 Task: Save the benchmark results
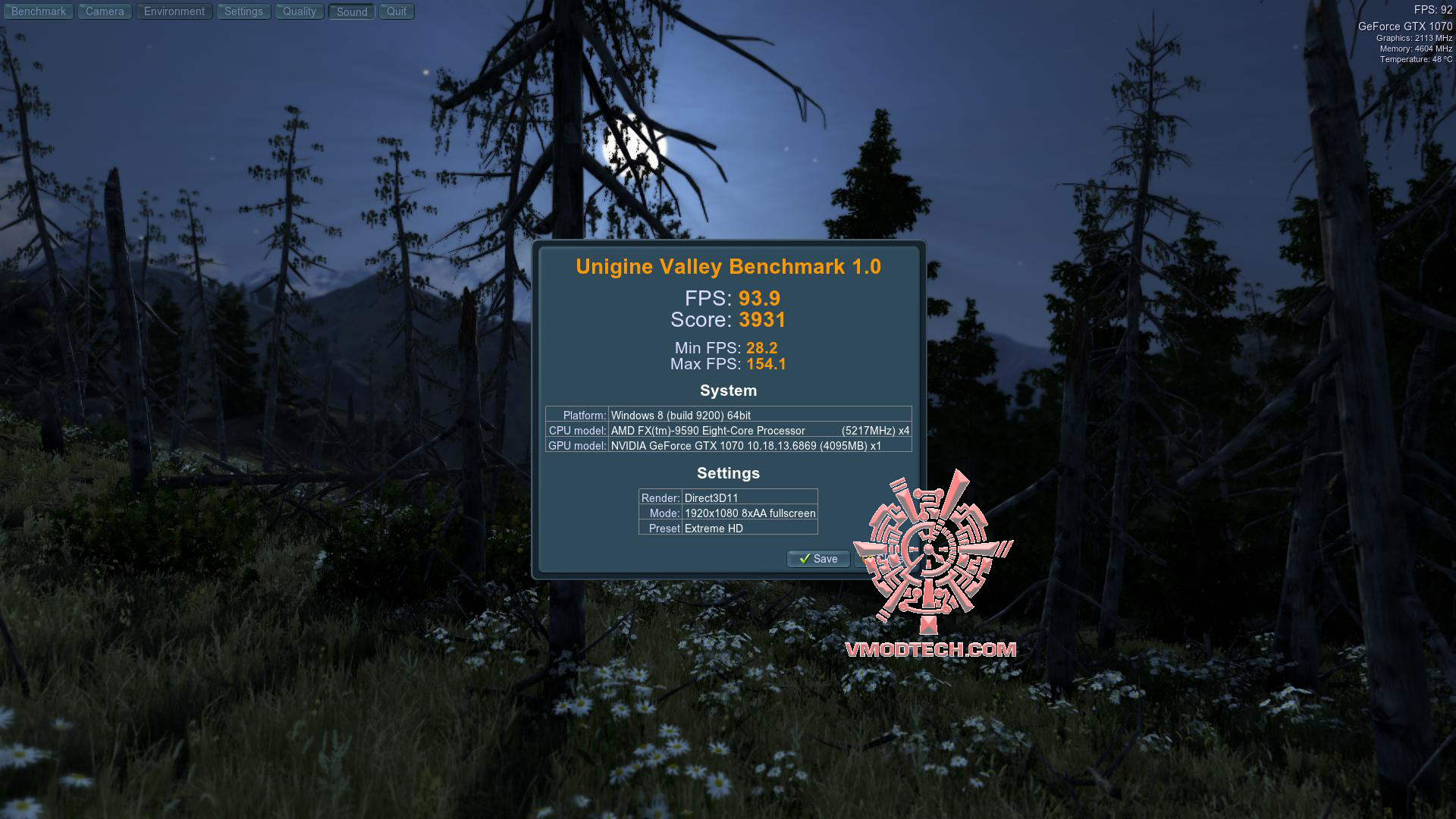point(817,559)
